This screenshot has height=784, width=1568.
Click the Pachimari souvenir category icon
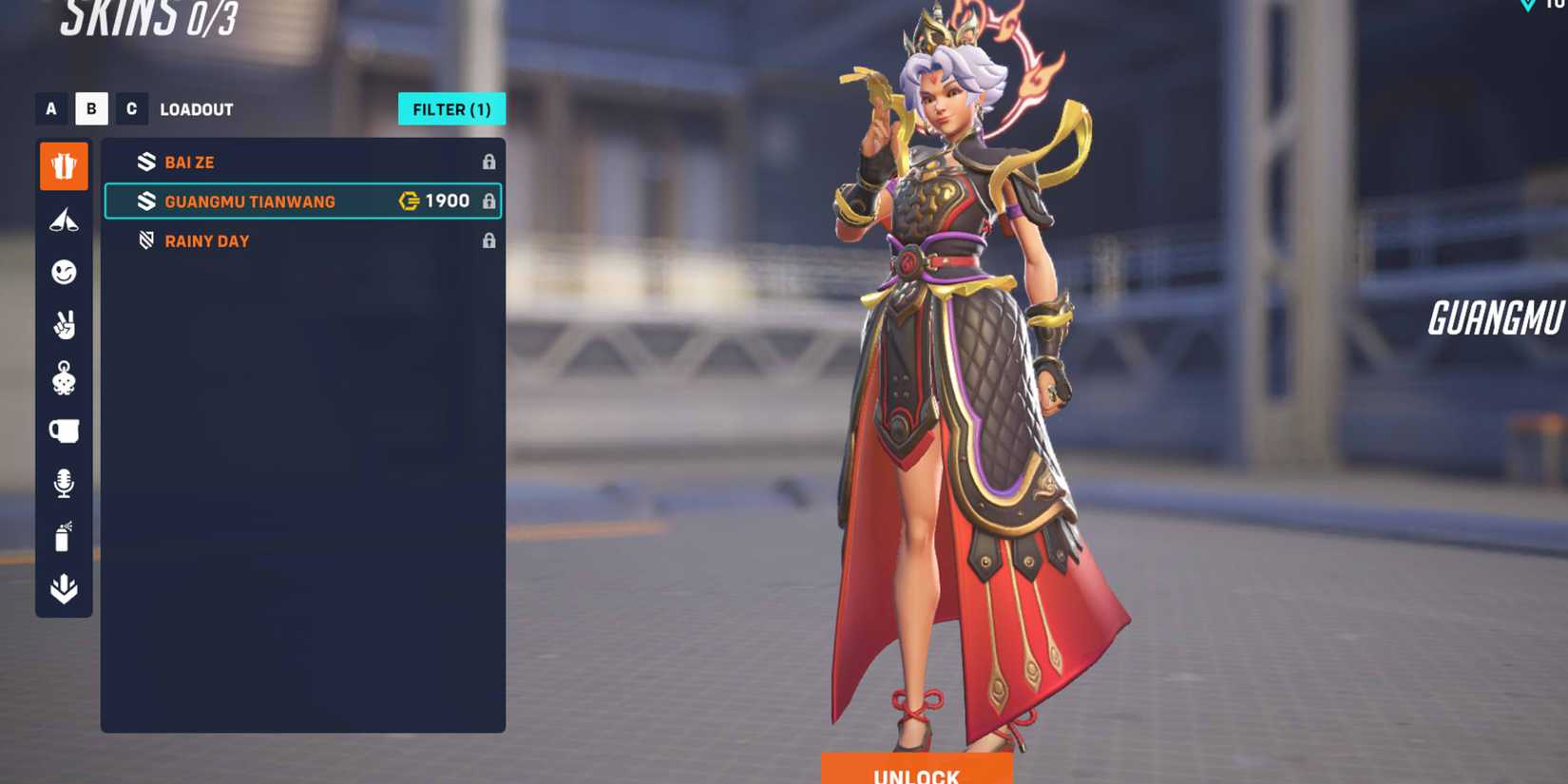point(63,377)
